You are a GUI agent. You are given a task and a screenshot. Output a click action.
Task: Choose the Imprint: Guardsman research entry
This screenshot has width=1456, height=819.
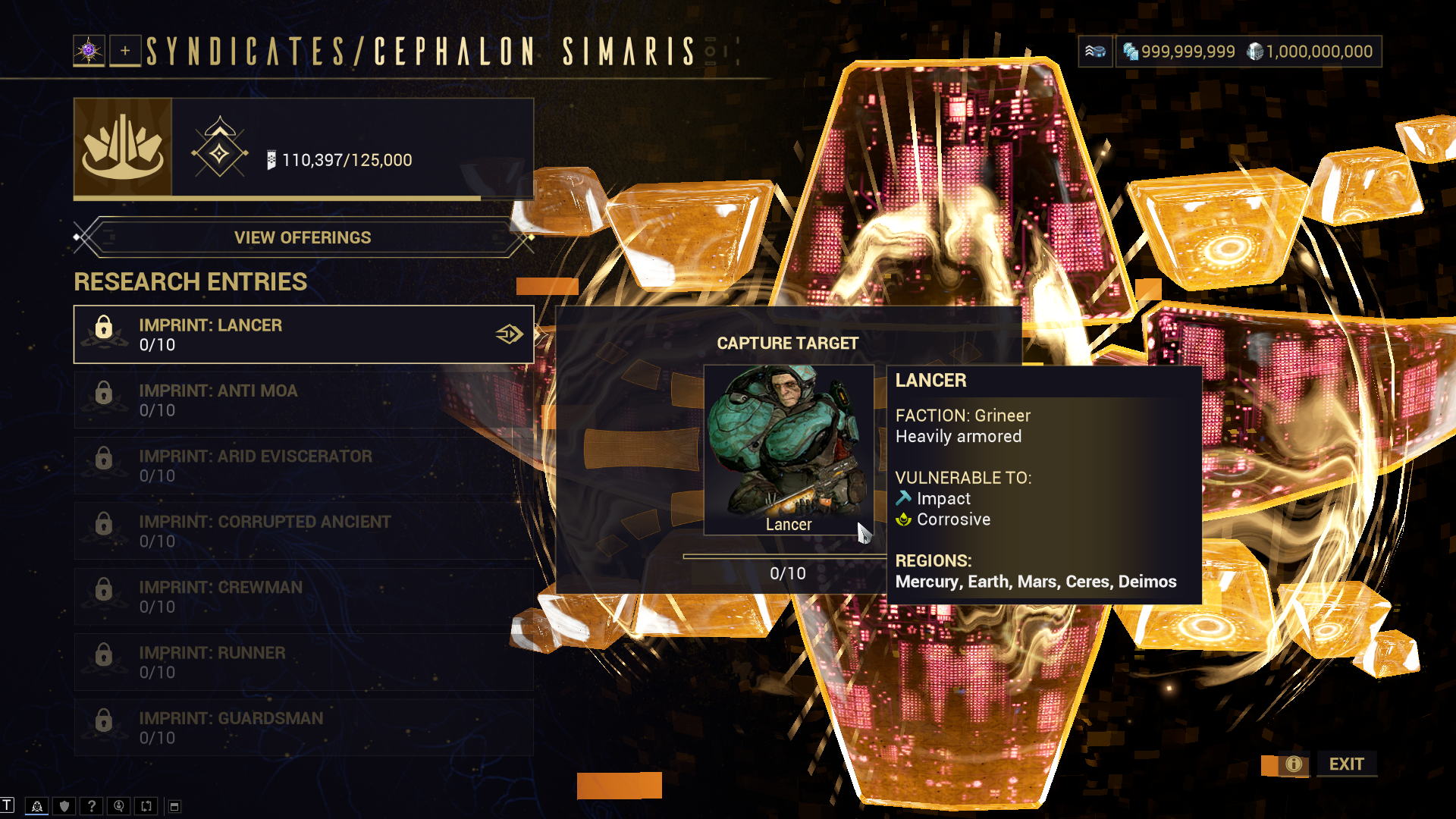[x=303, y=727]
